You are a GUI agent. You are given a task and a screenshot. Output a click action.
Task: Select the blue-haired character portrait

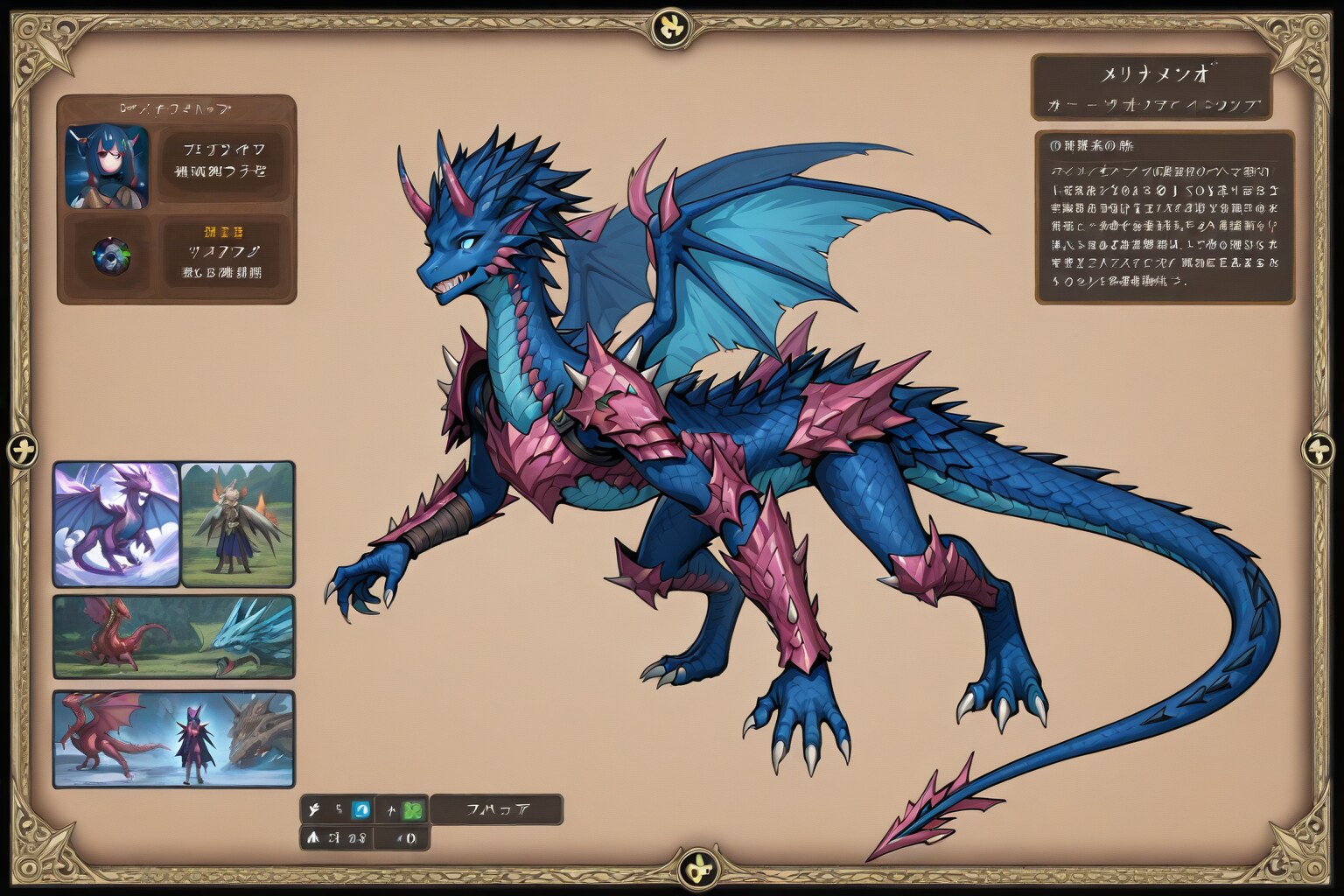click(107, 167)
